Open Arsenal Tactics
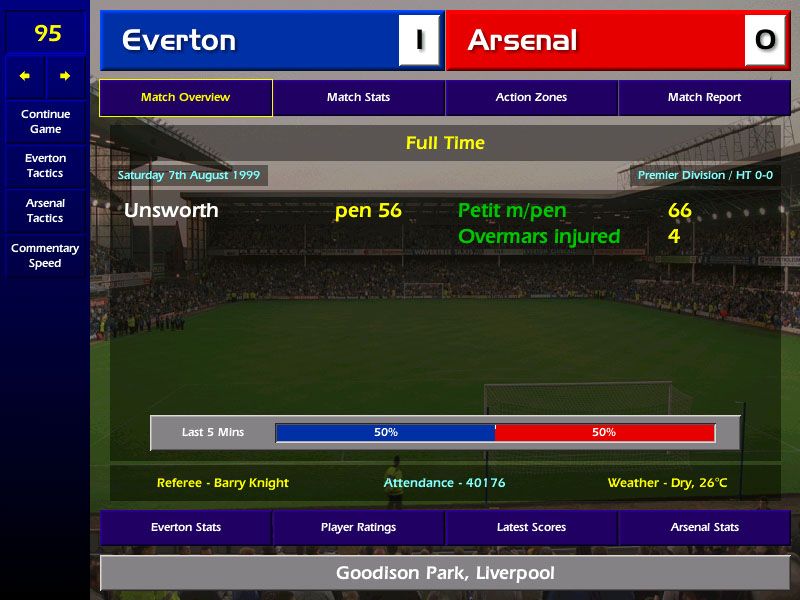The width and height of the screenshot is (800, 600). point(45,210)
